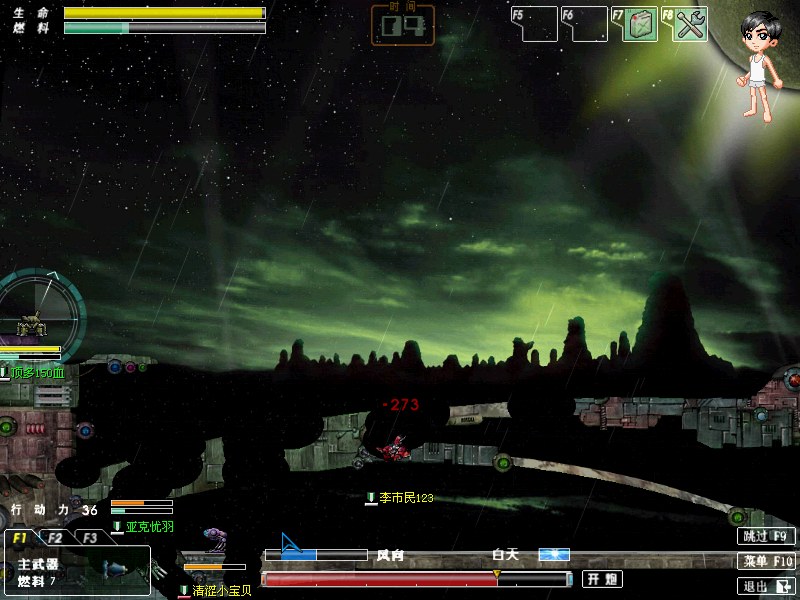This screenshot has height=600, width=800.
Task: Activate the wrench repair tool in F8 slot
Action: (x=690, y=25)
